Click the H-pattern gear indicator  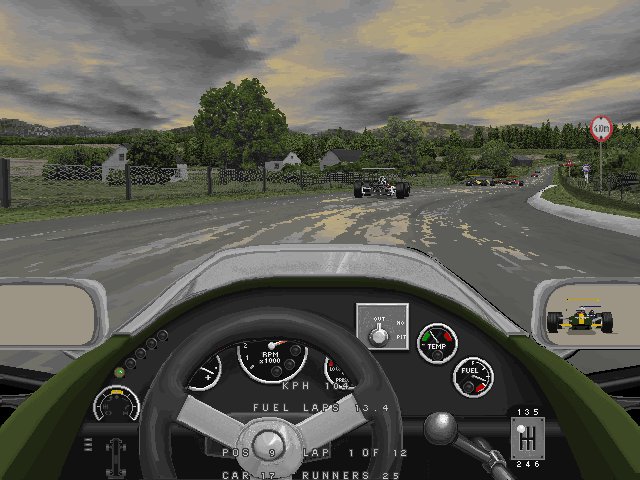point(527,438)
